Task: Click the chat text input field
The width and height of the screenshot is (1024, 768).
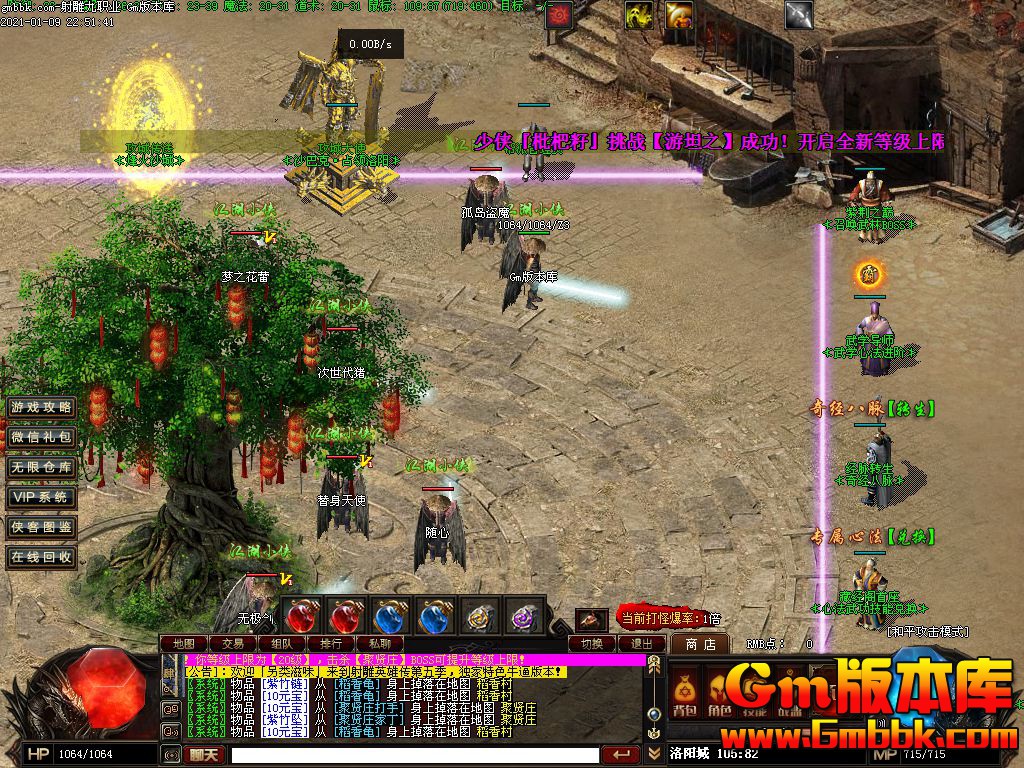Action: 415,755
